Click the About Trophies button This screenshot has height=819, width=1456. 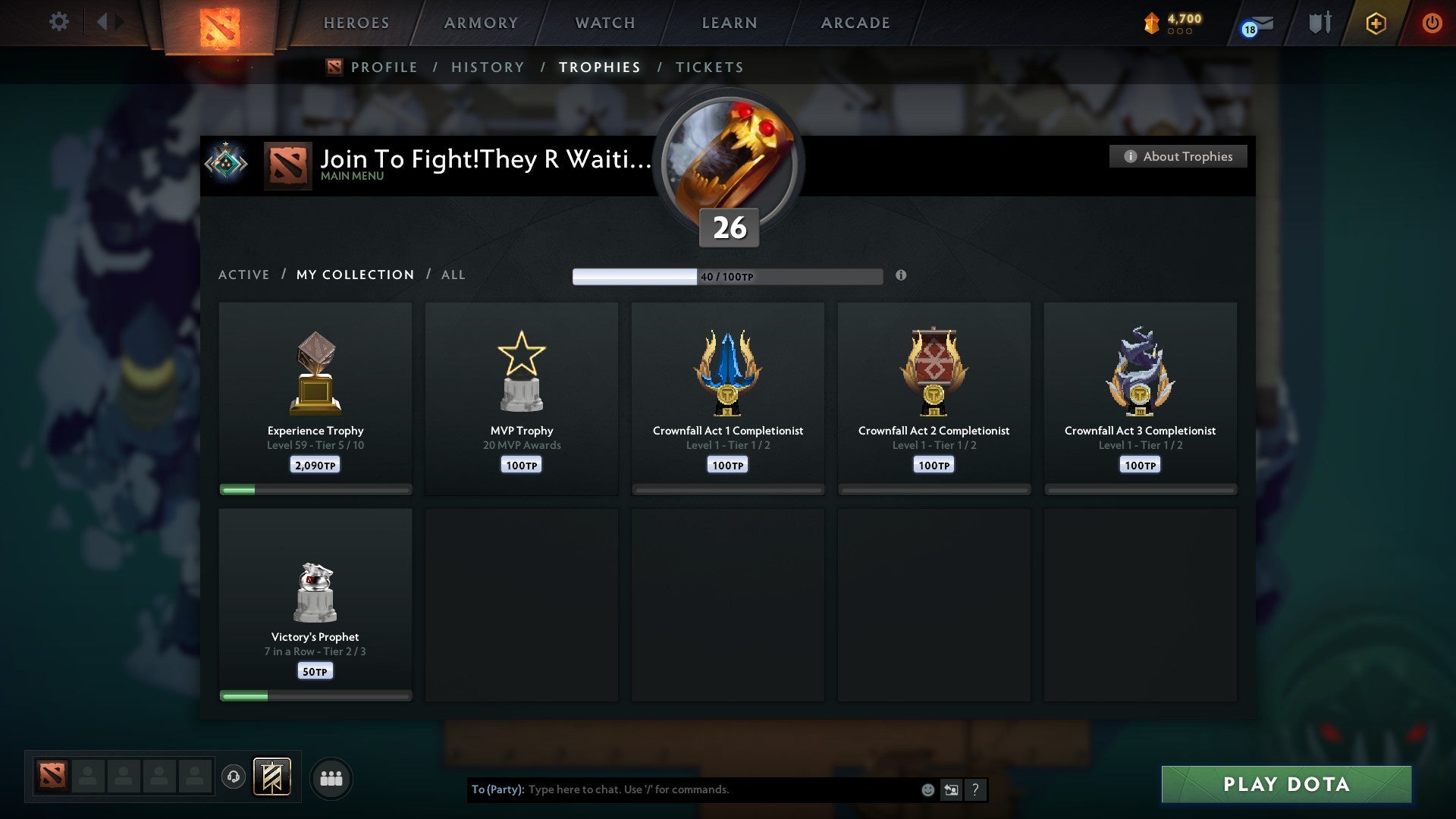pos(1178,156)
